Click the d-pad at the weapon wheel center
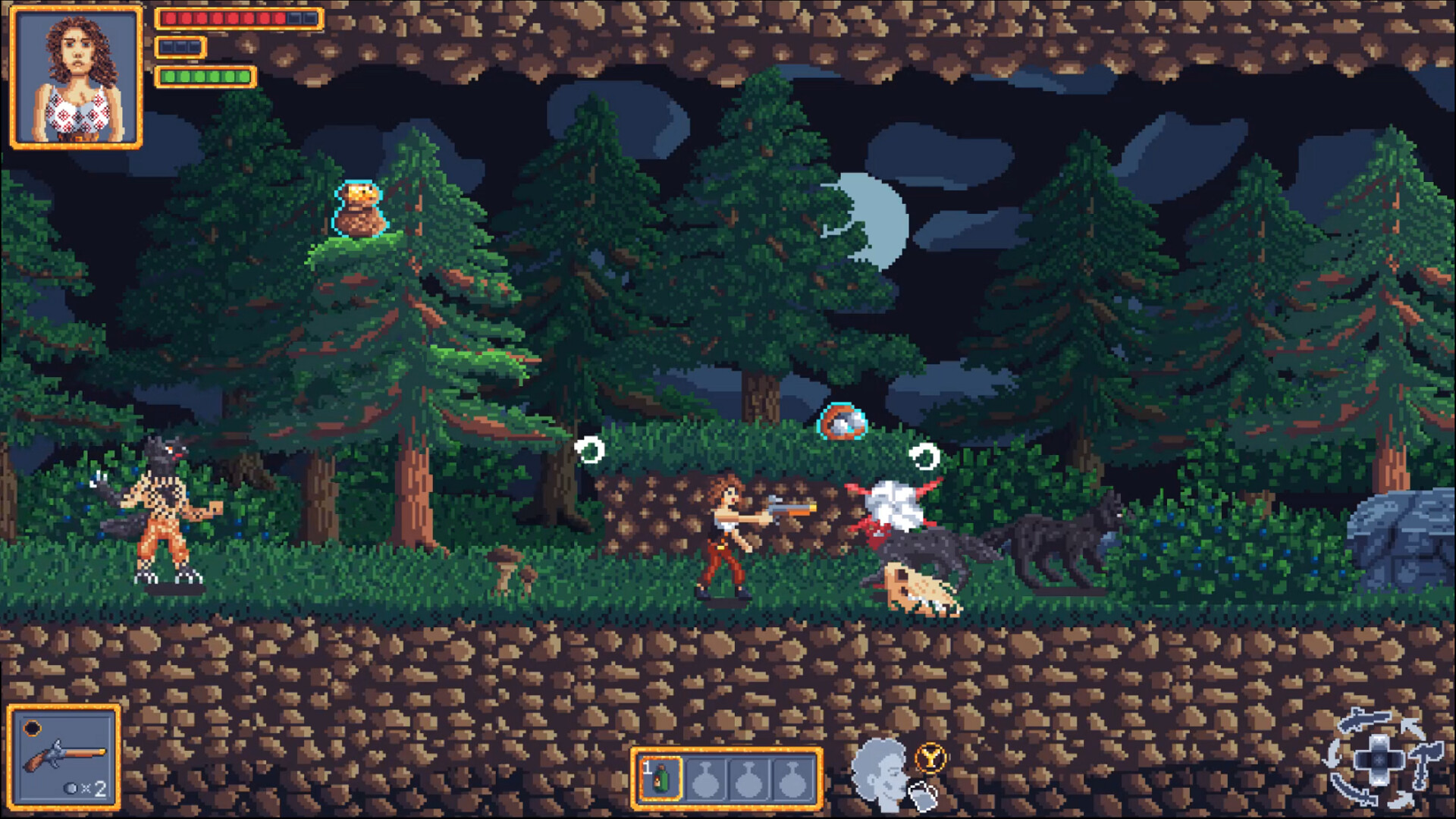1456x819 pixels. [1380, 760]
